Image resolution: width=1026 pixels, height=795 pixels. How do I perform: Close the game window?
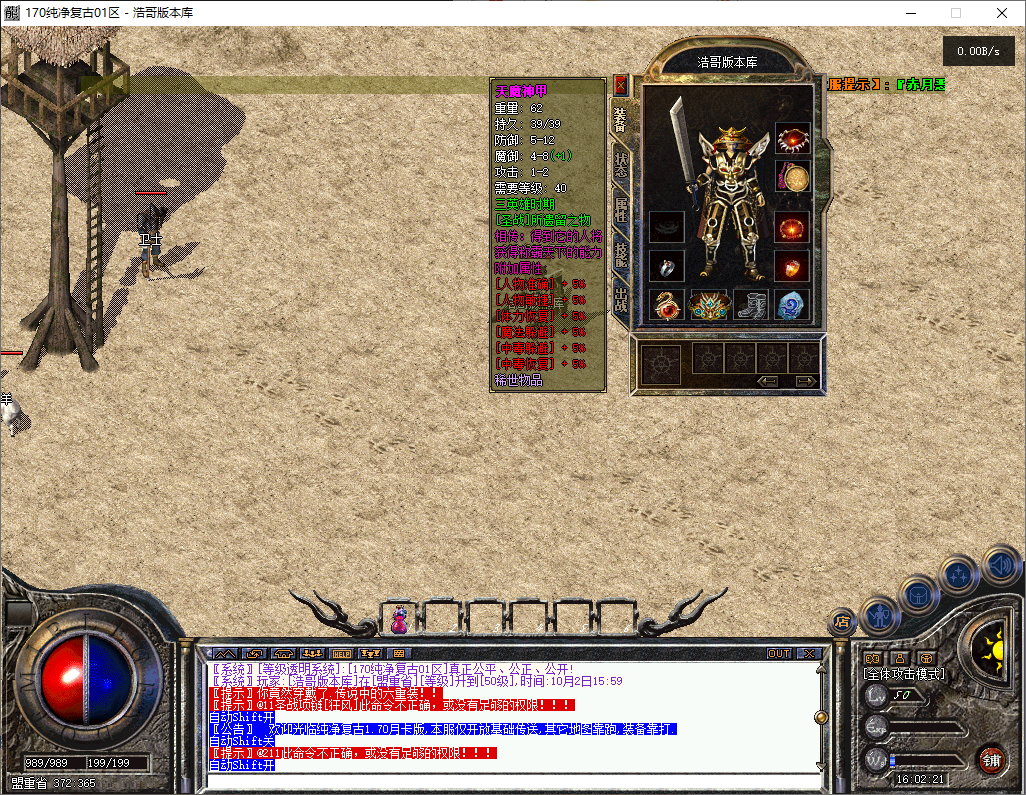pos(1002,13)
